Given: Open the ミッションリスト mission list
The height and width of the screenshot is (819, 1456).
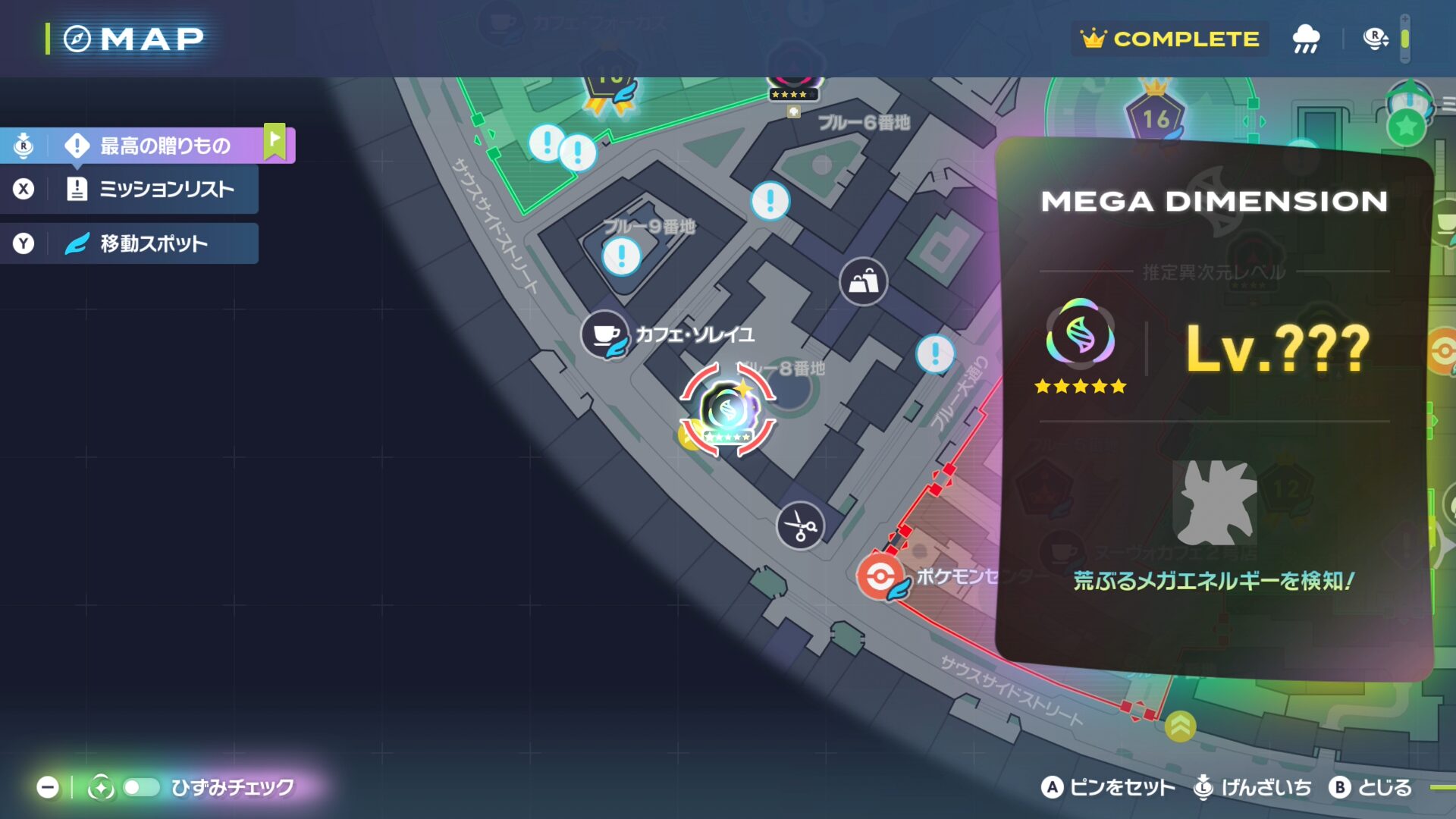Looking at the screenshot, I should tap(166, 189).
